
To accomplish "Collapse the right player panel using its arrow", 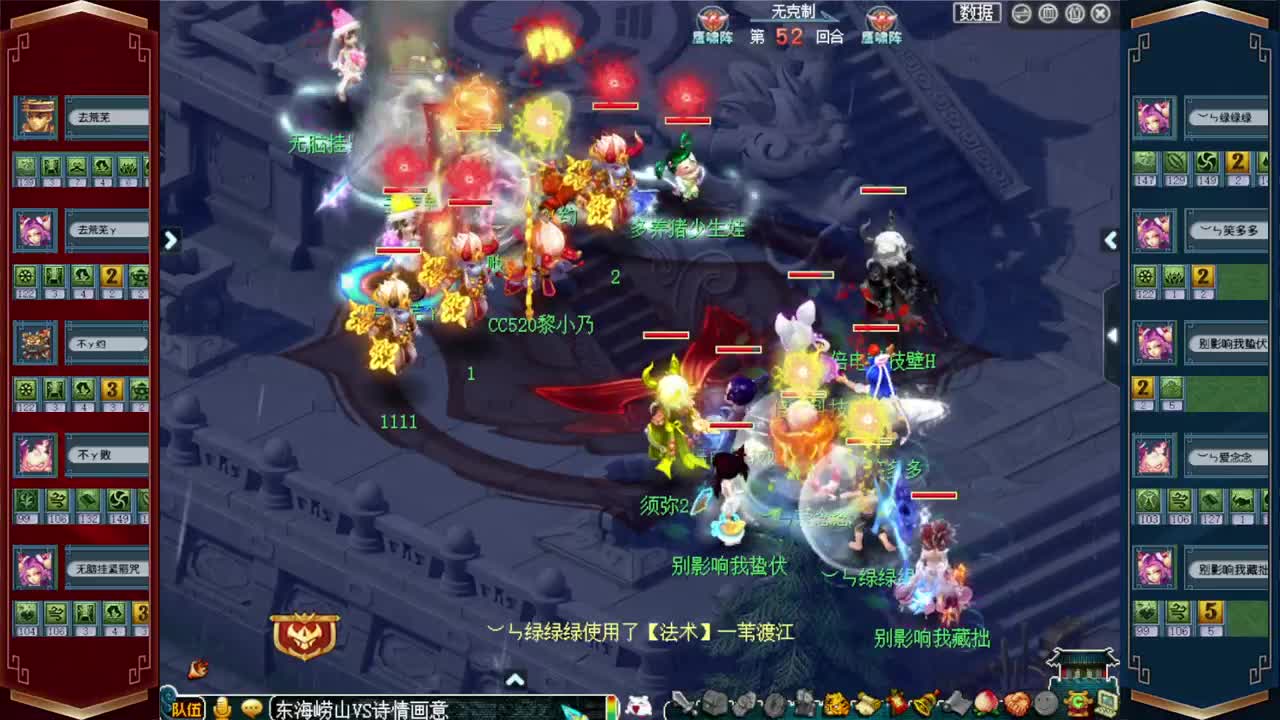I will pyautogui.click(x=1110, y=240).
